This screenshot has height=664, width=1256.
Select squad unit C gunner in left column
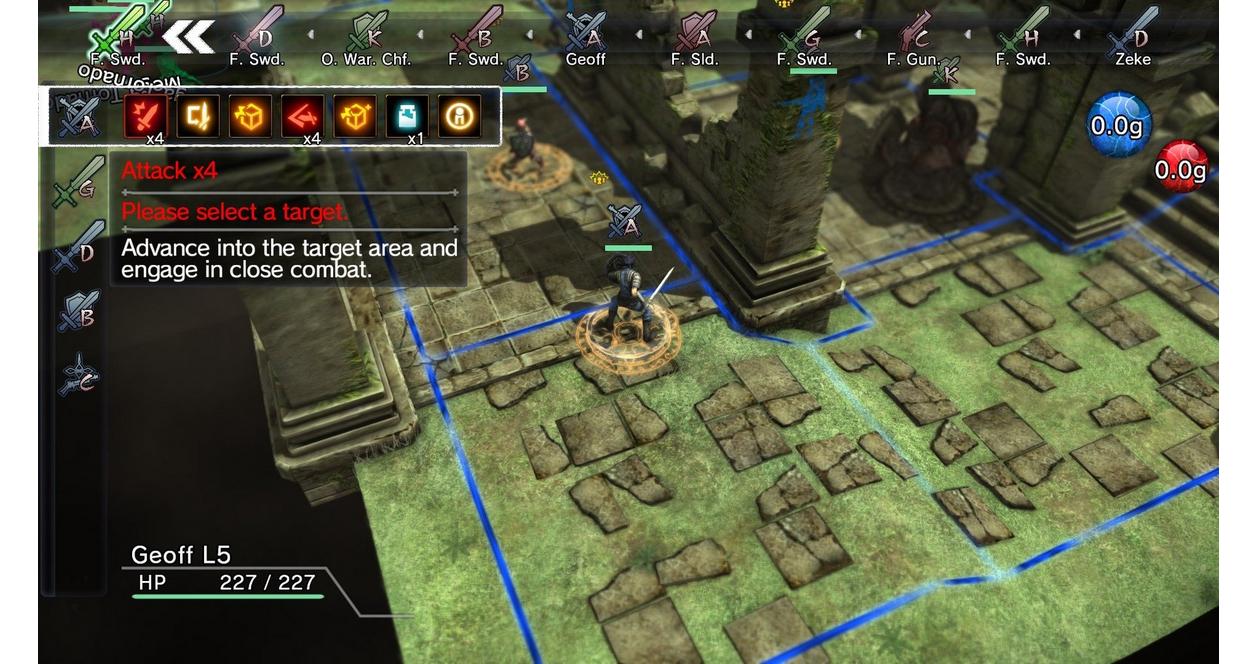tap(79, 375)
